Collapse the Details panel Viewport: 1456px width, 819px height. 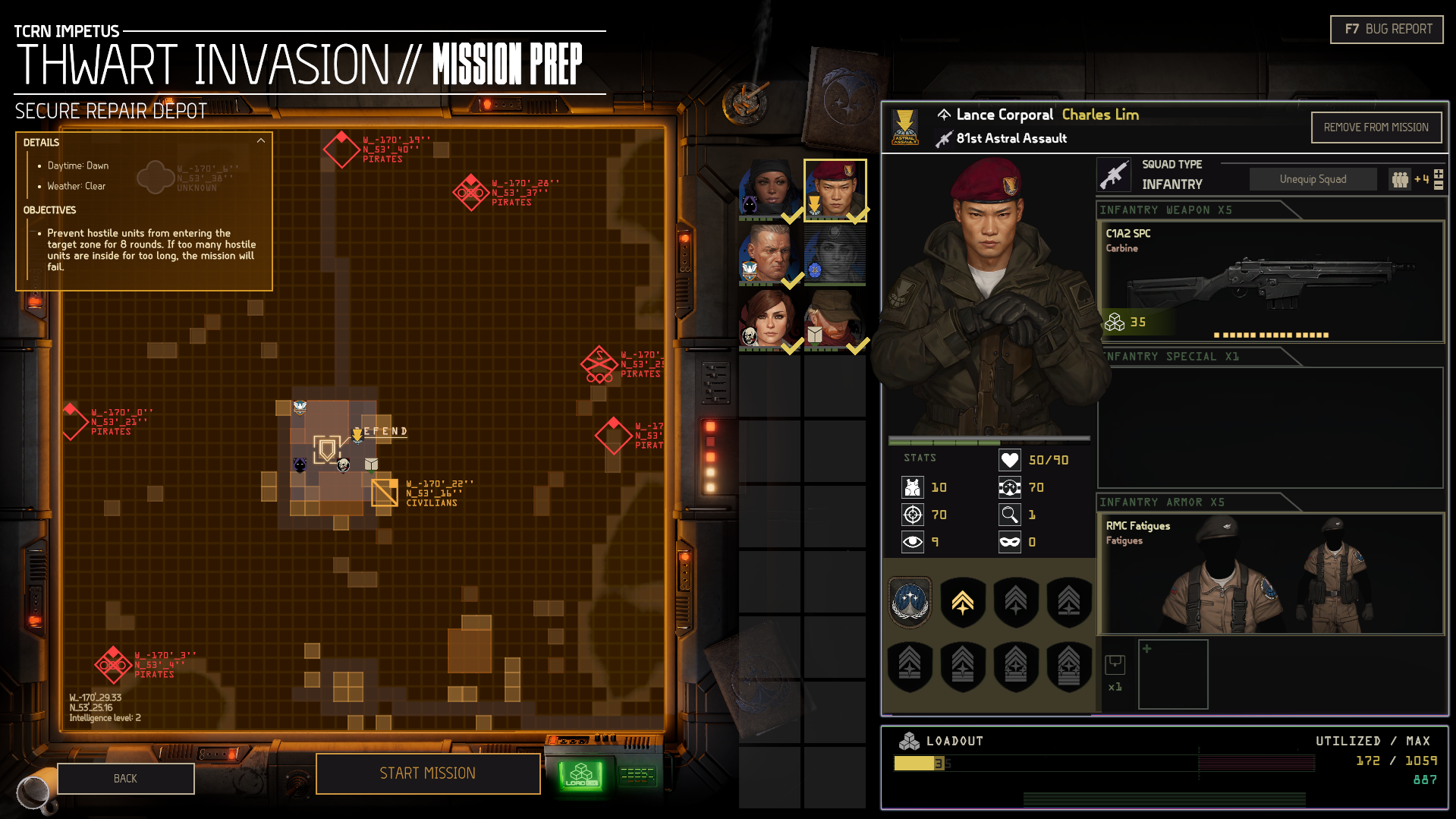[261, 141]
